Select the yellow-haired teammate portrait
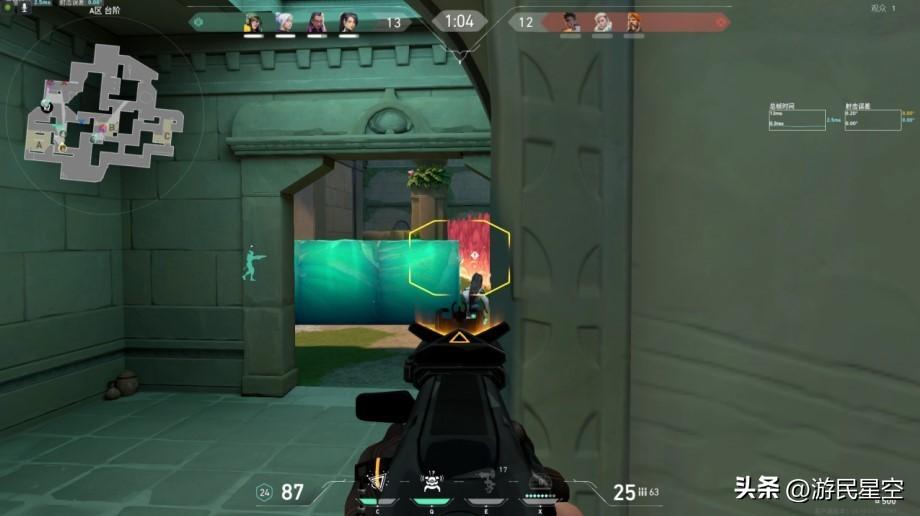Viewport: 920px width, 516px height. coord(253,22)
